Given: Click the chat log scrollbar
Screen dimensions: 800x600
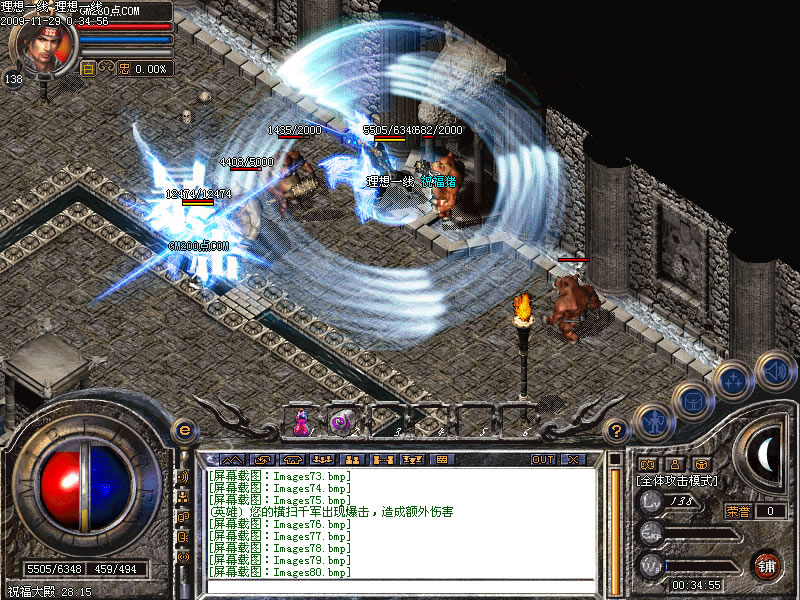Looking at the screenshot, I should [615, 520].
